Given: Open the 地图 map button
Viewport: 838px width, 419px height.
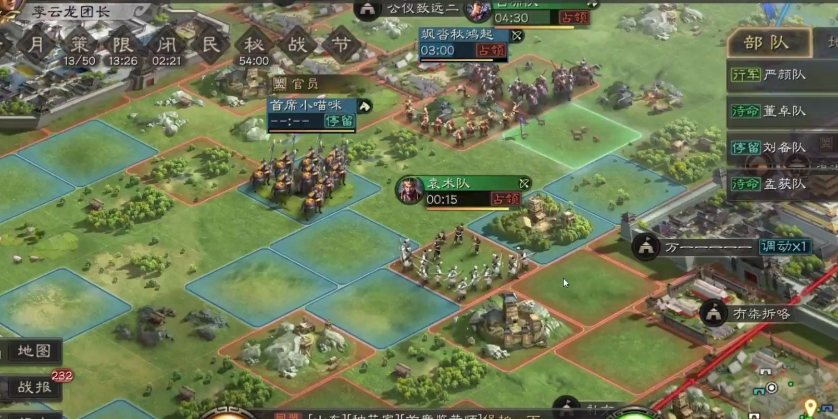Looking at the screenshot, I should 36,352.
